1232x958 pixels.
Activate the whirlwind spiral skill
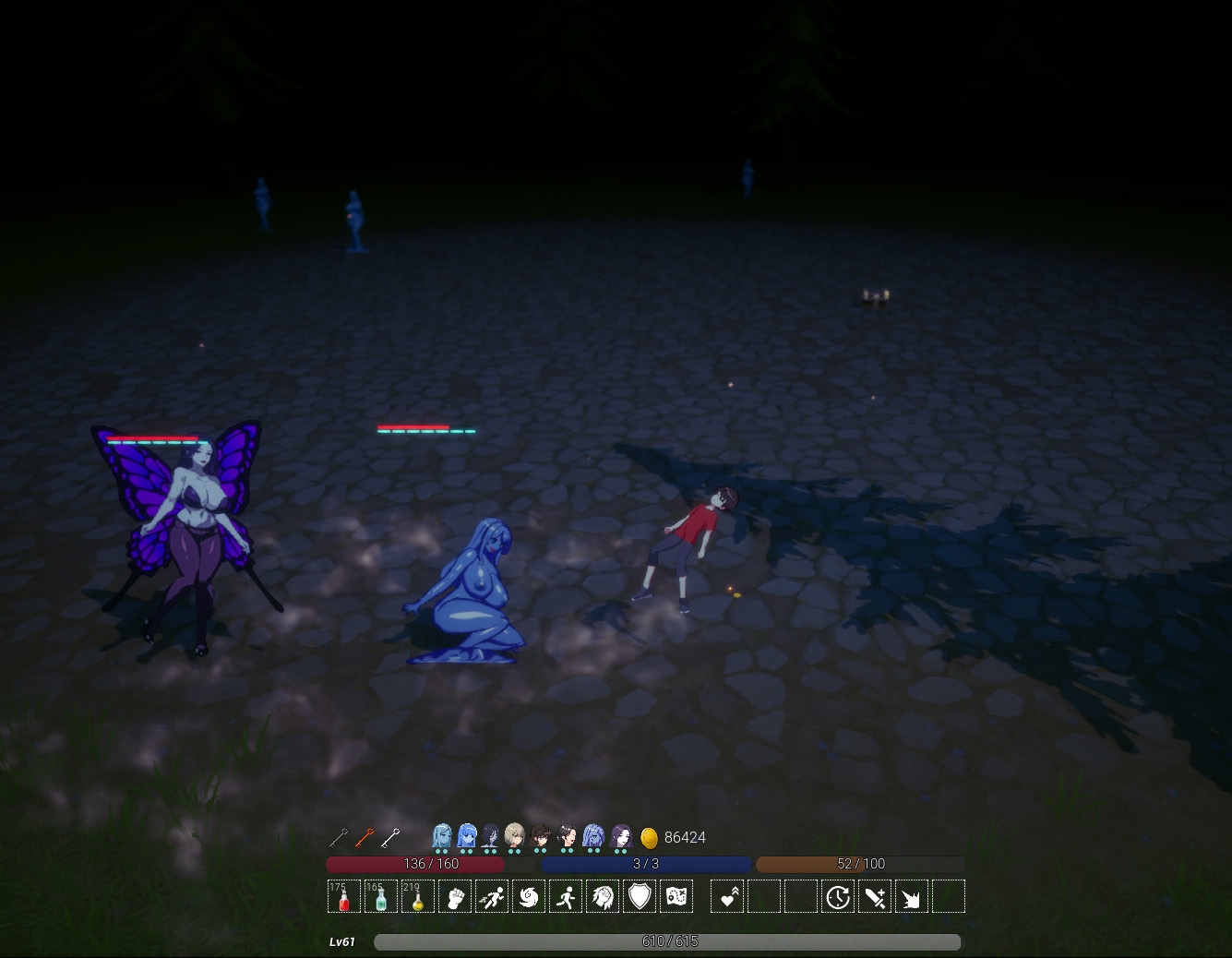pyautogui.click(x=528, y=897)
